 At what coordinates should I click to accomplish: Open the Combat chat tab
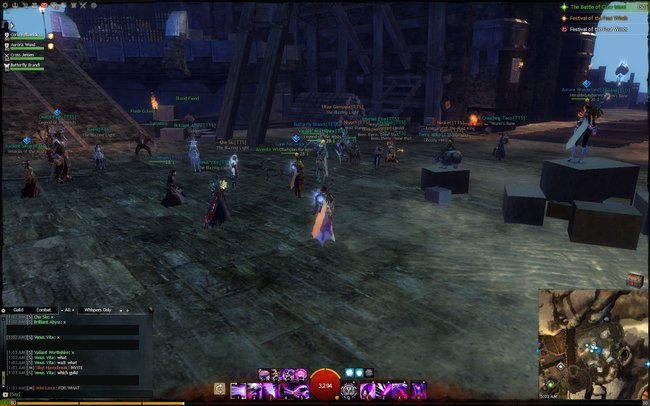tap(44, 311)
